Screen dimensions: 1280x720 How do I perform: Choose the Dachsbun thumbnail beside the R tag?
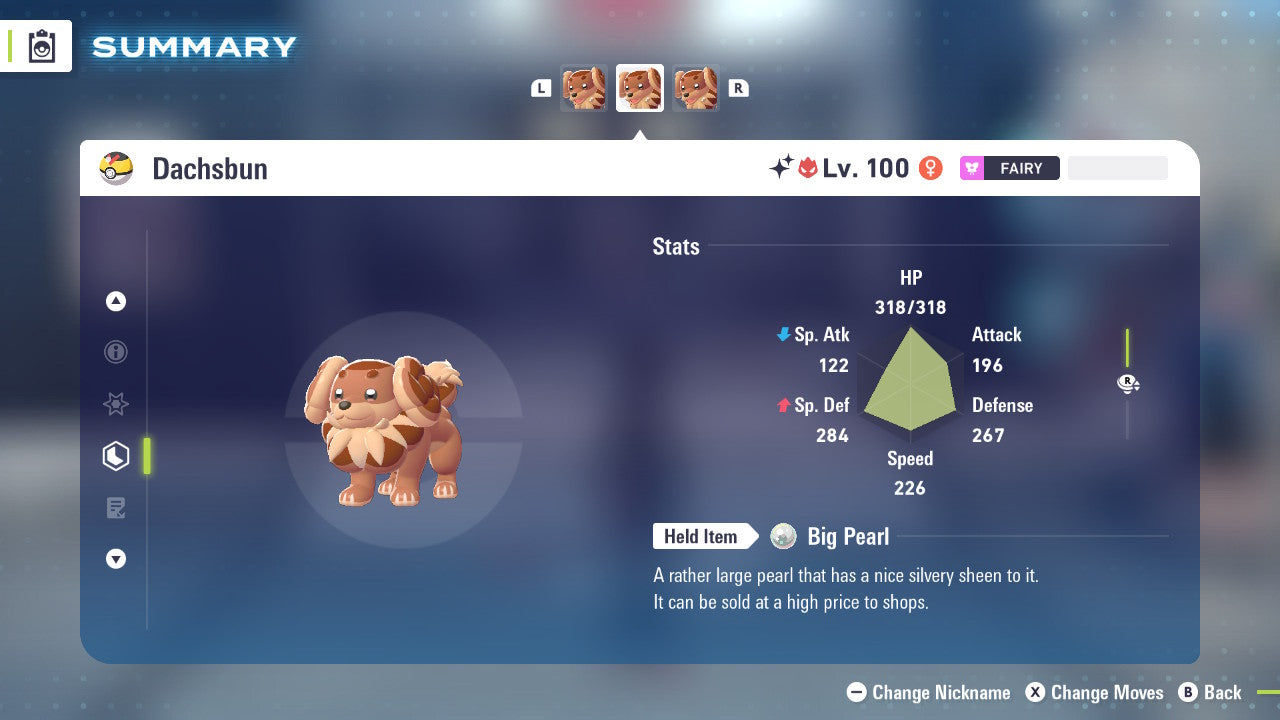pyautogui.click(x=696, y=88)
